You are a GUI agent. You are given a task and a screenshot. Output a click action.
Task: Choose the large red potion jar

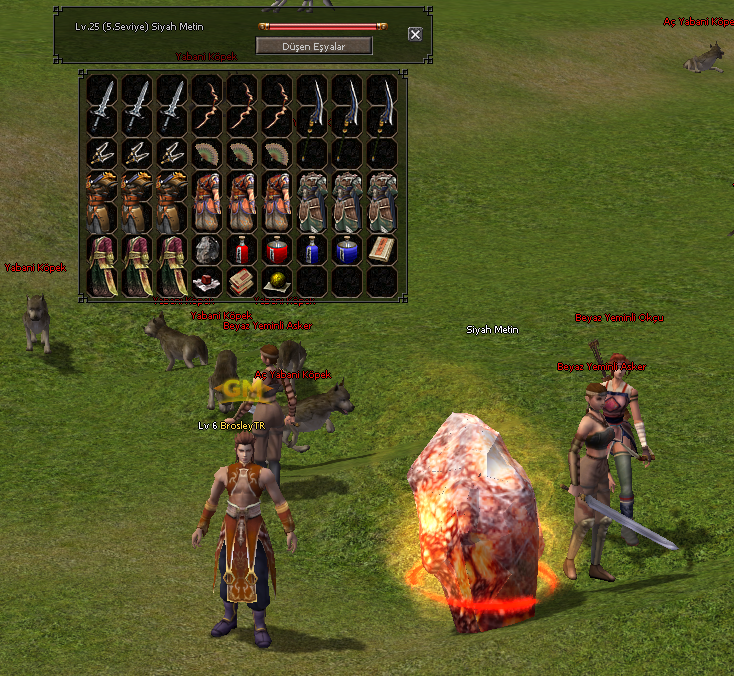click(x=276, y=249)
